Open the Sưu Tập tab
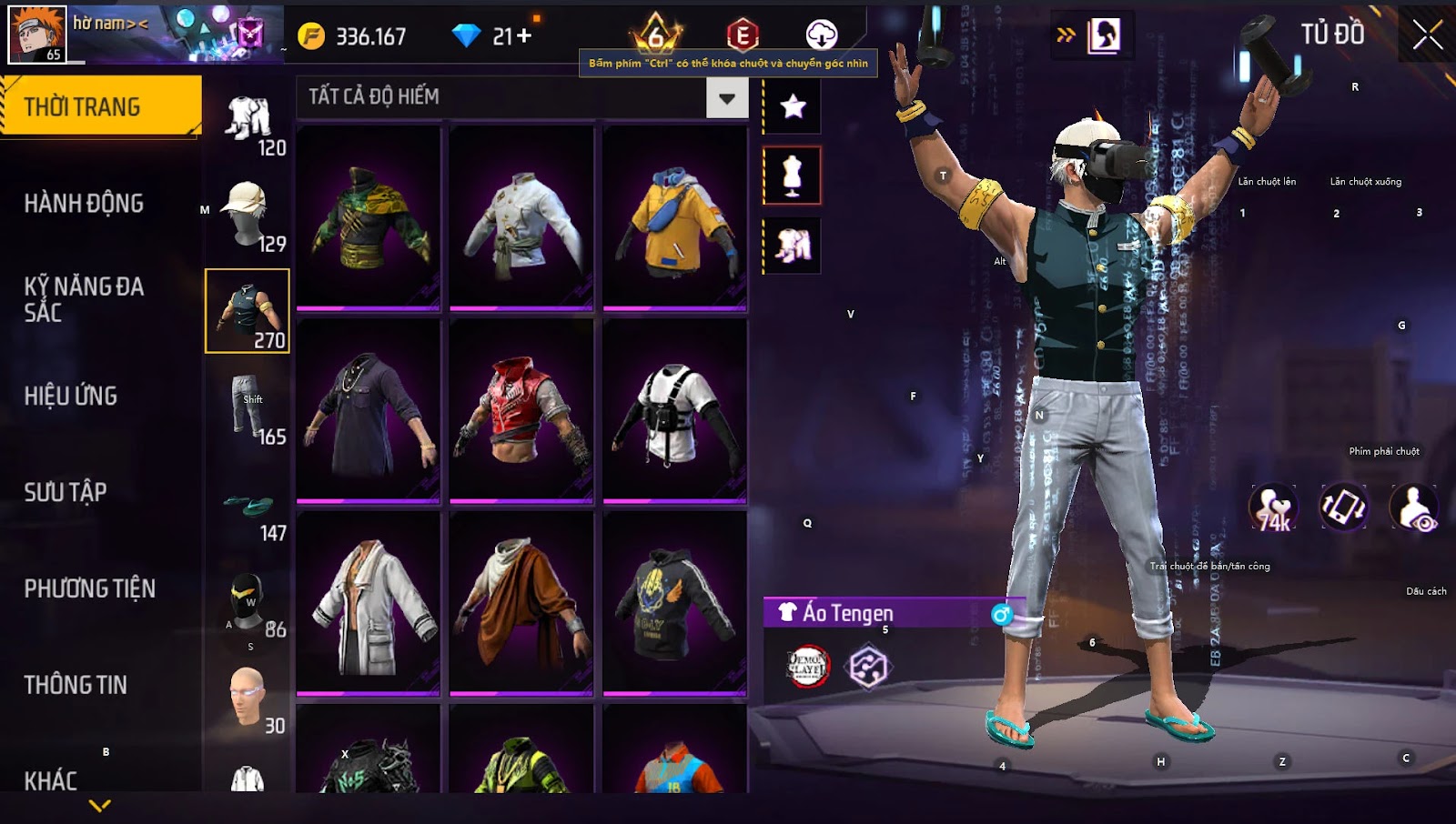The width and height of the screenshot is (1456, 824). click(66, 492)
